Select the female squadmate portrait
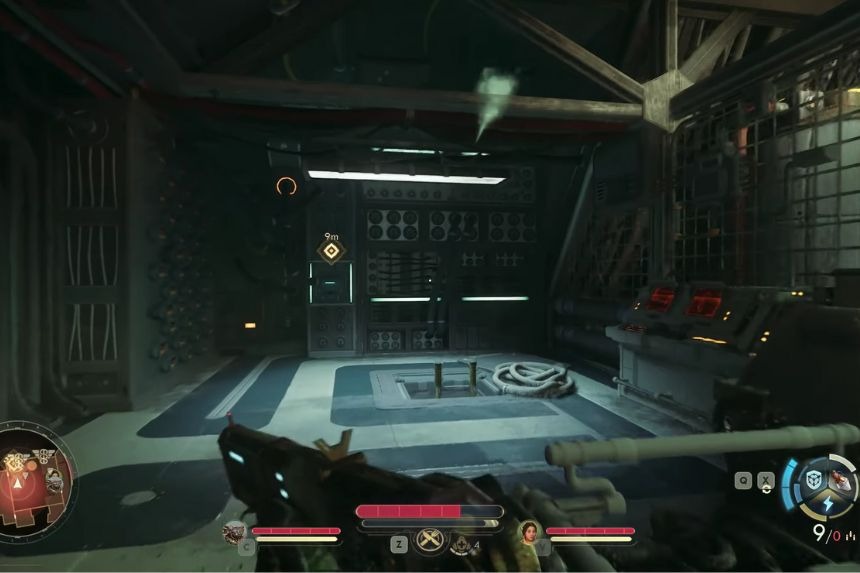The image size is (860, 573). click(x=529, y=532)
